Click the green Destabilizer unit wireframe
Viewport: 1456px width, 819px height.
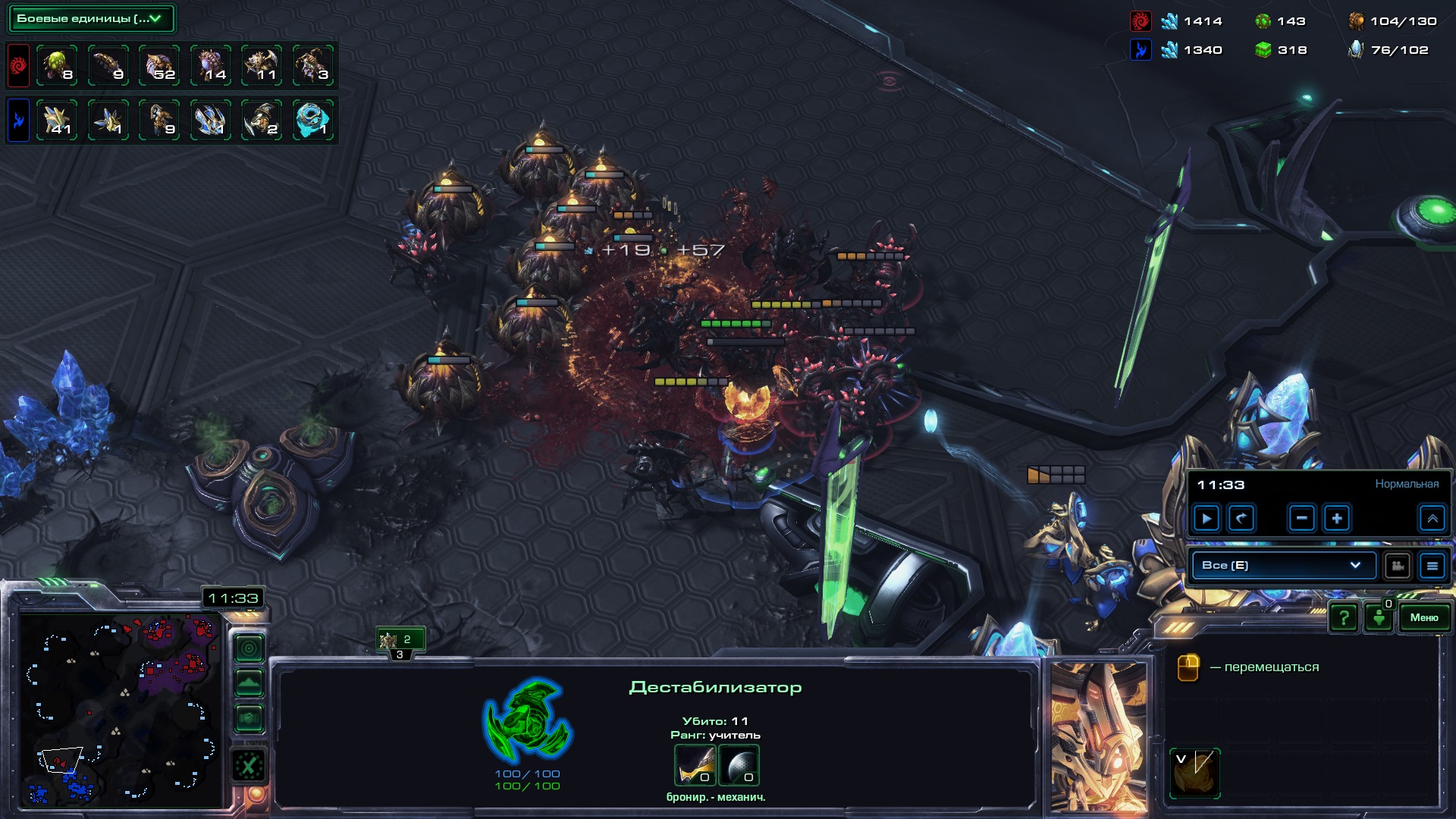point(528,720)
